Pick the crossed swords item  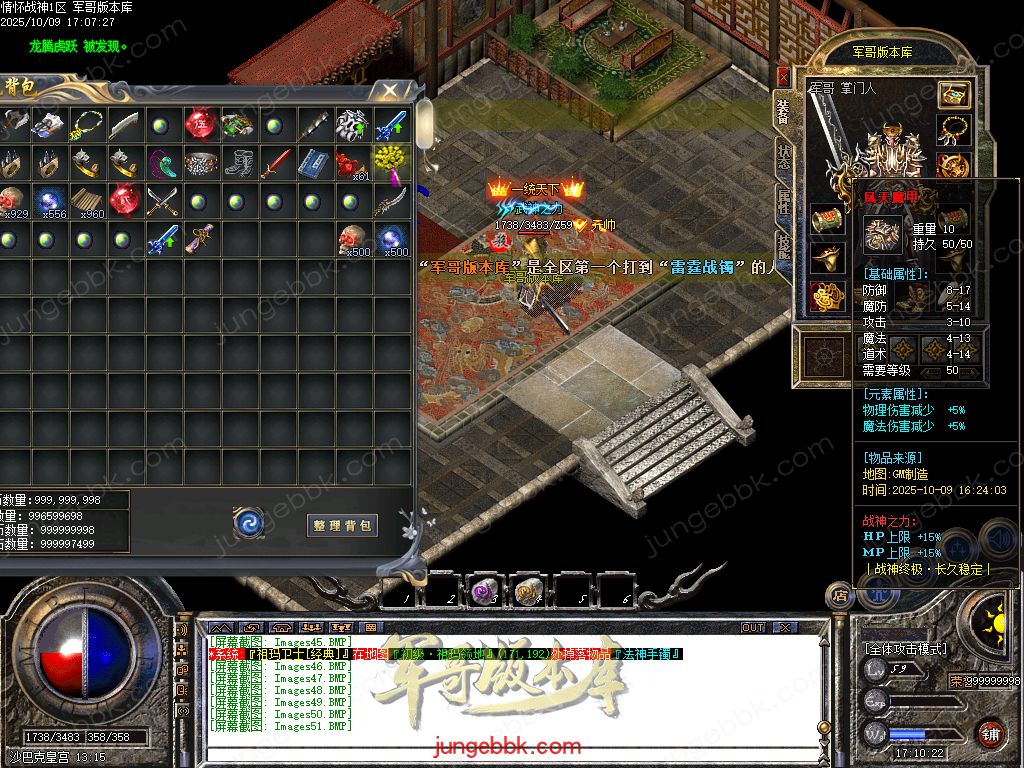click(162, 200)
